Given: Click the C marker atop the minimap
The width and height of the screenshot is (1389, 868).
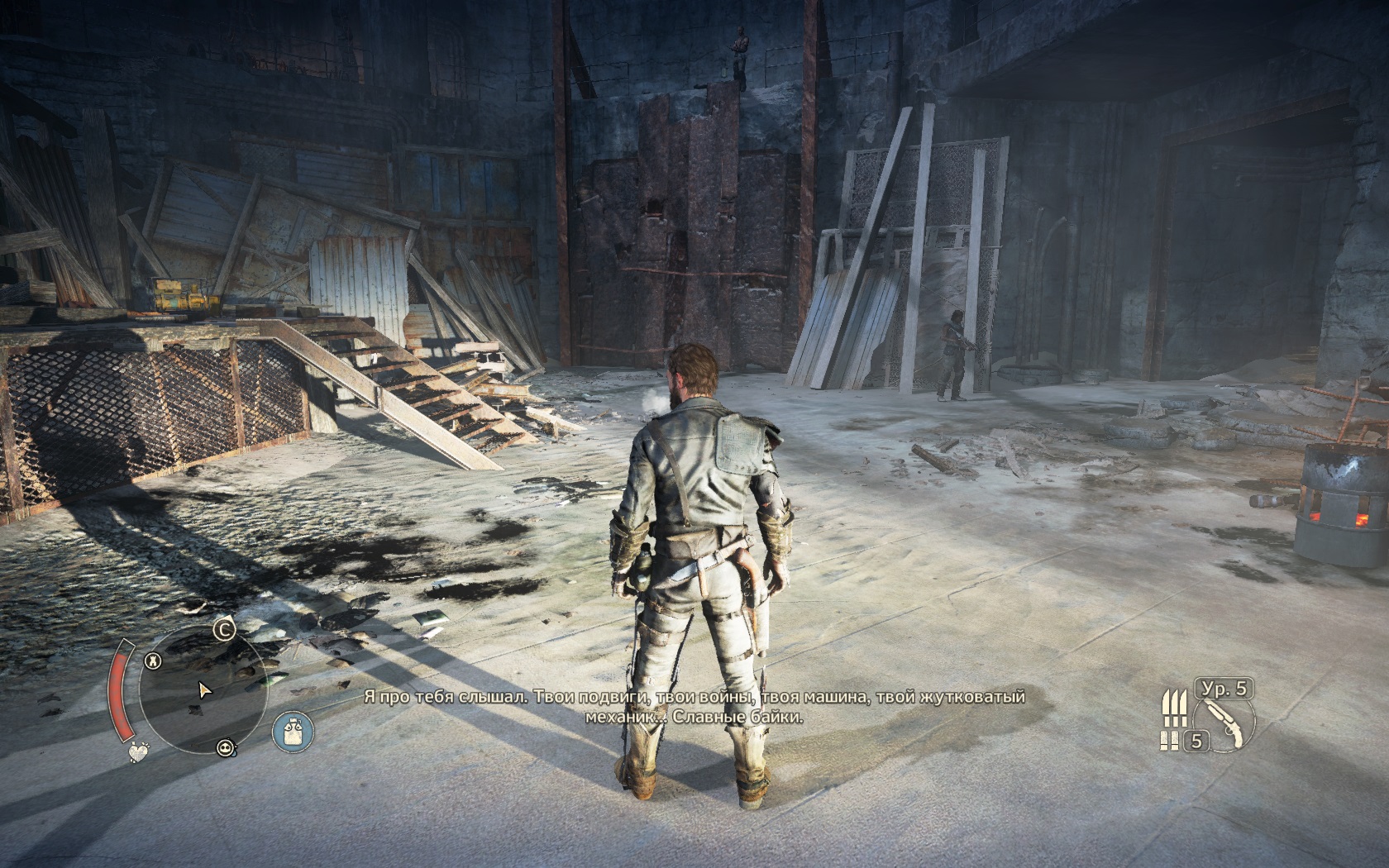Looking at the screenshot, I should tap(223, 630).
